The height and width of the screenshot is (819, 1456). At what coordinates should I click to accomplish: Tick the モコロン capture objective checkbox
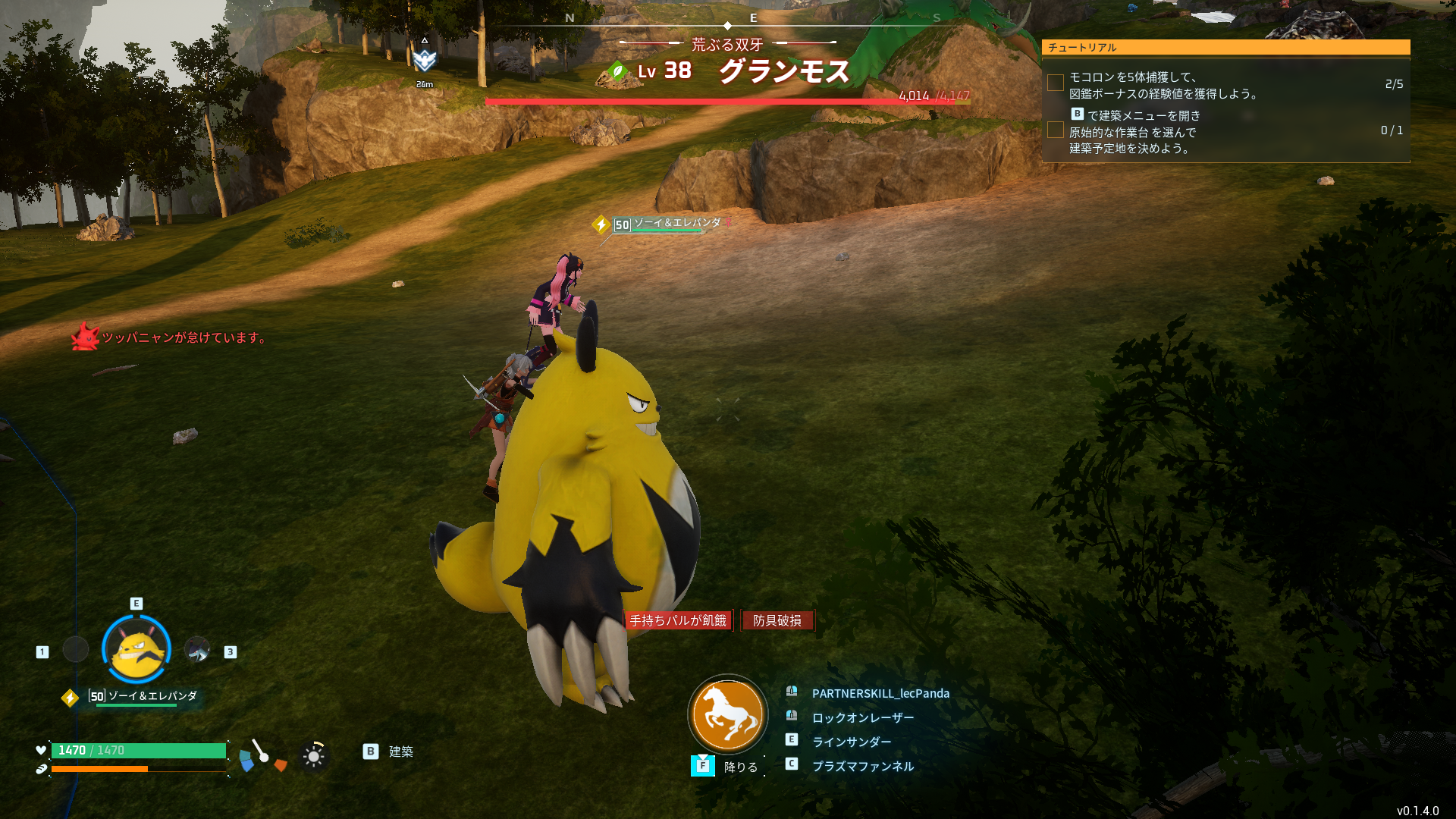1055,83
